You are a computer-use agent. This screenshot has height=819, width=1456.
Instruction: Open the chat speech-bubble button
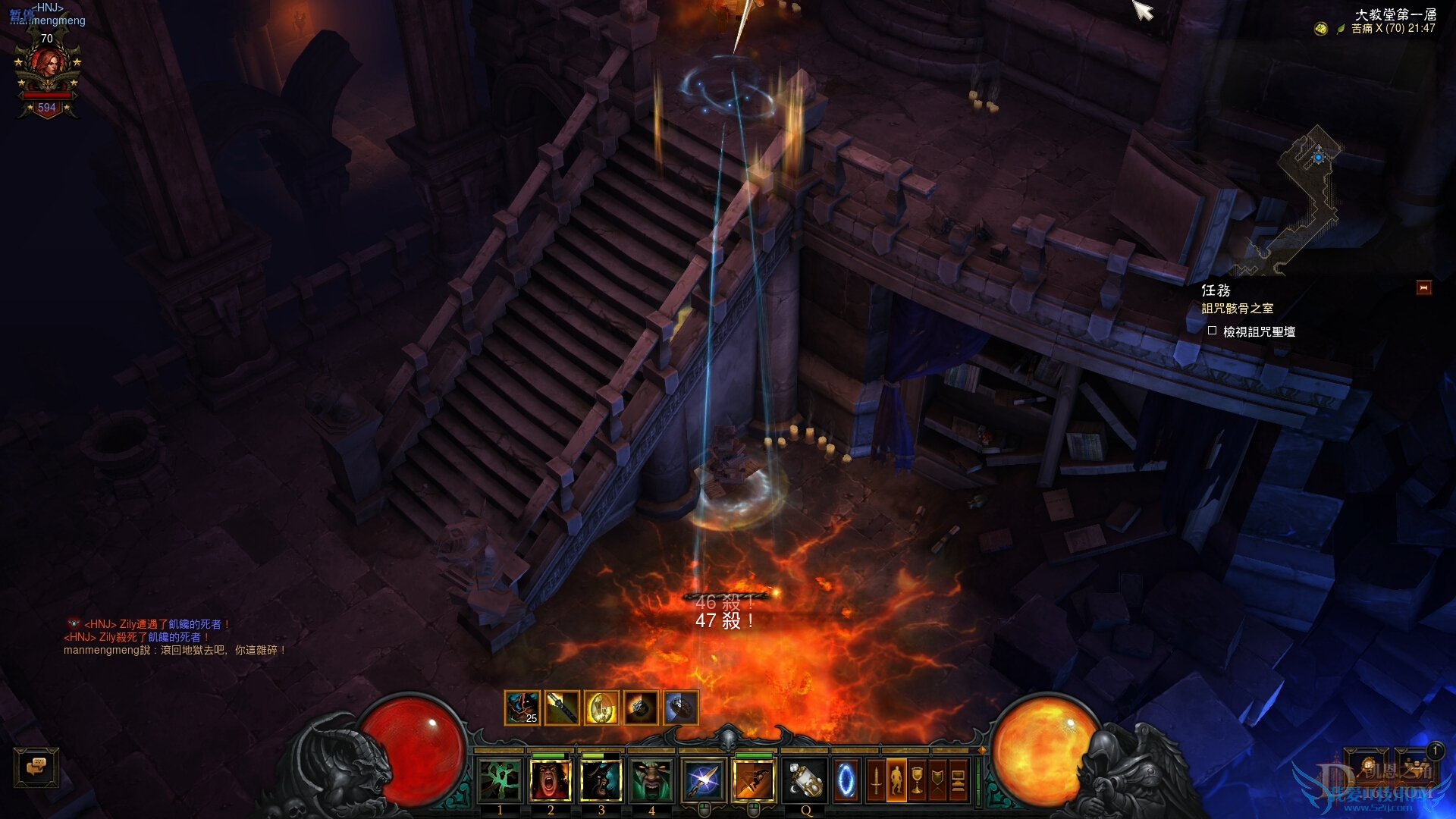coord(36,767)
